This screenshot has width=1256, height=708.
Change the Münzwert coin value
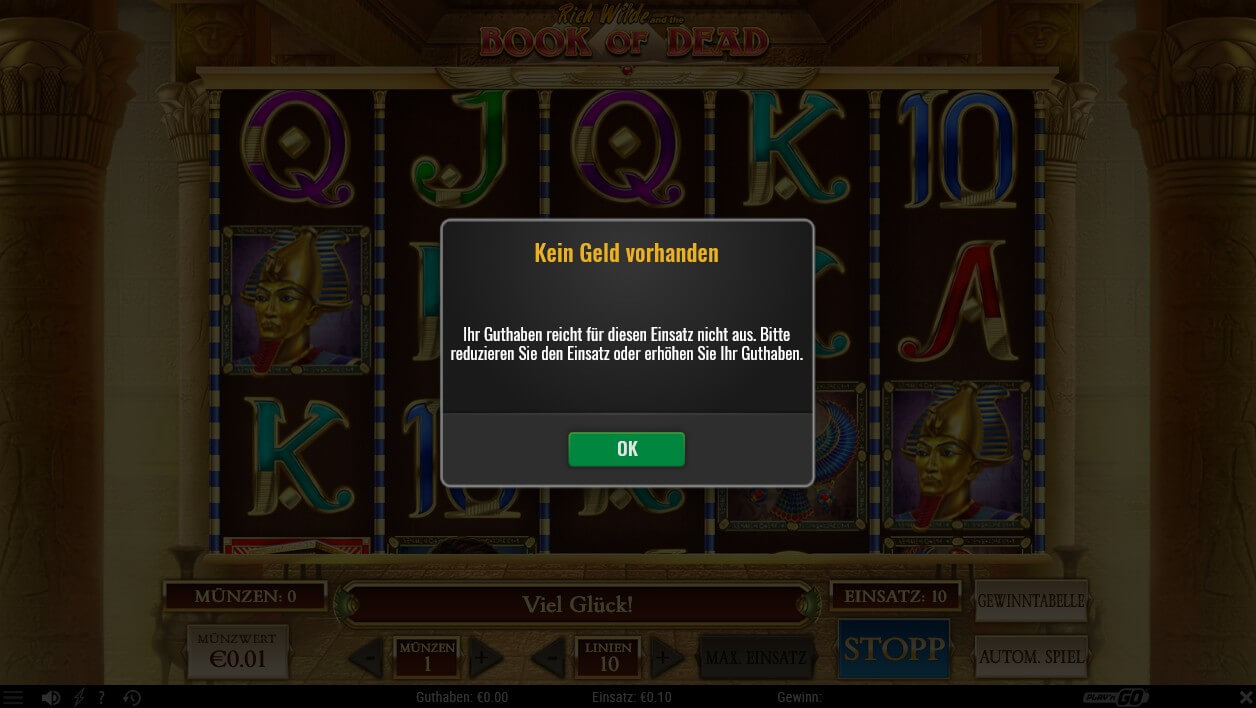pos(237,652)
